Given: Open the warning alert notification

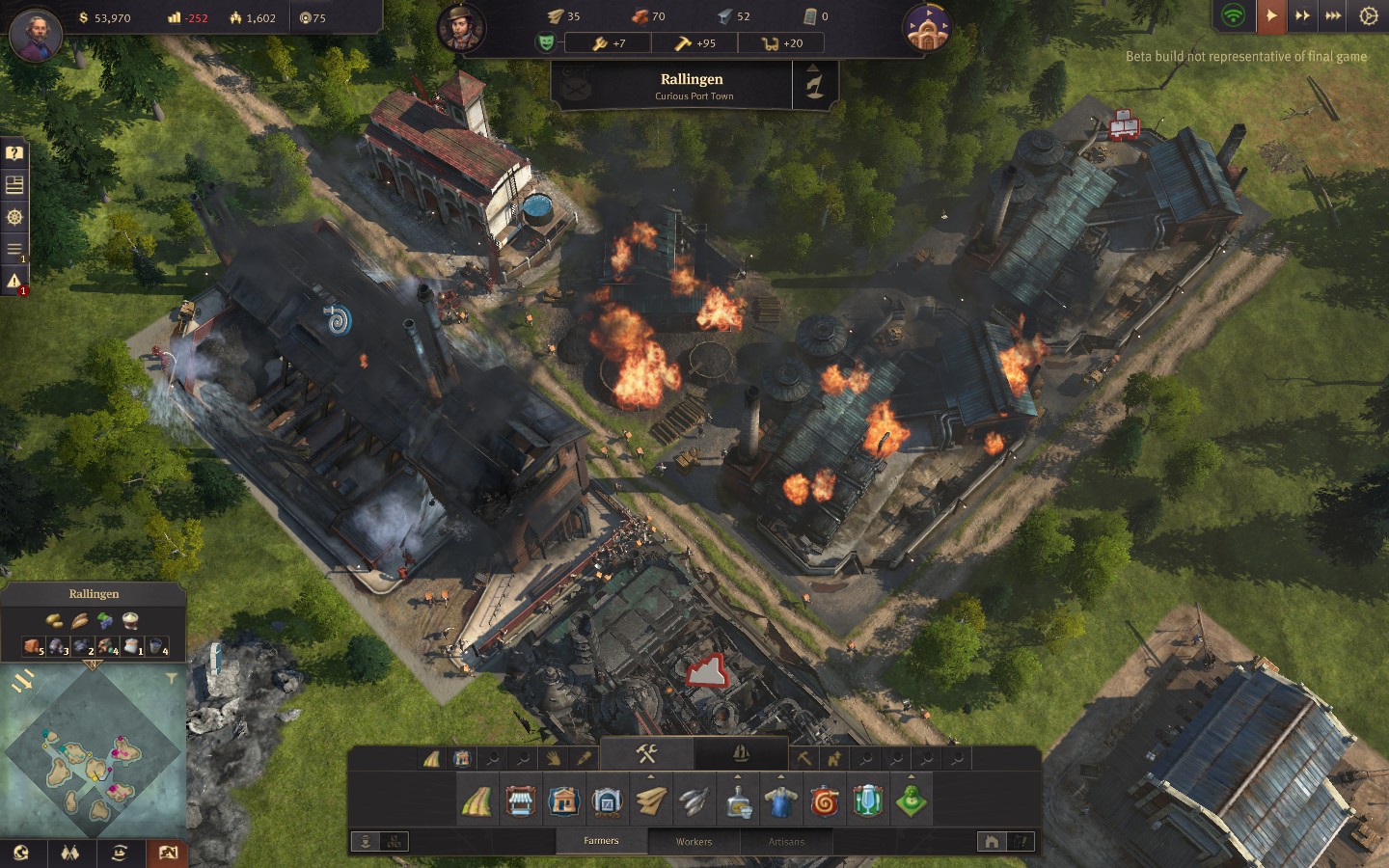Looking at the screenshot, I should point(14,281).
